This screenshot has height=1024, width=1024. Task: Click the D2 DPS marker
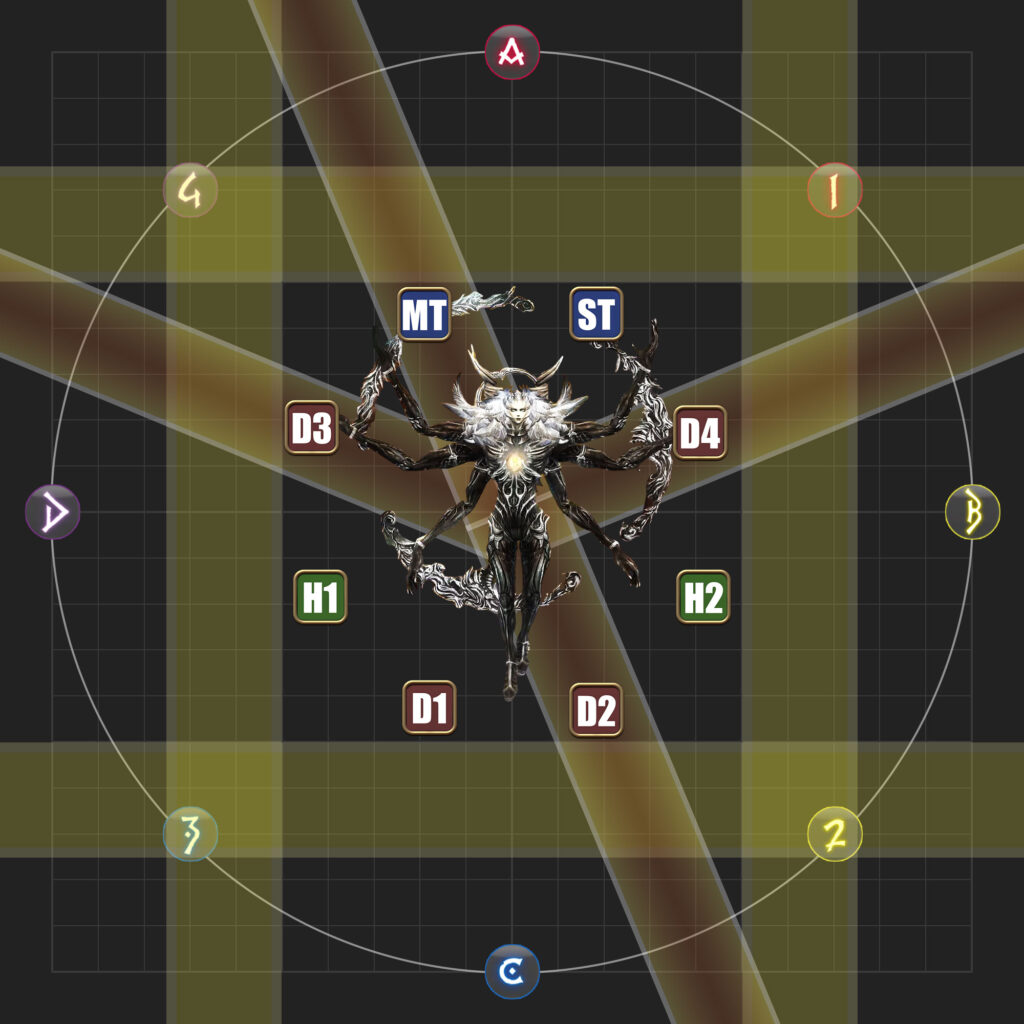tap(596, 710)
